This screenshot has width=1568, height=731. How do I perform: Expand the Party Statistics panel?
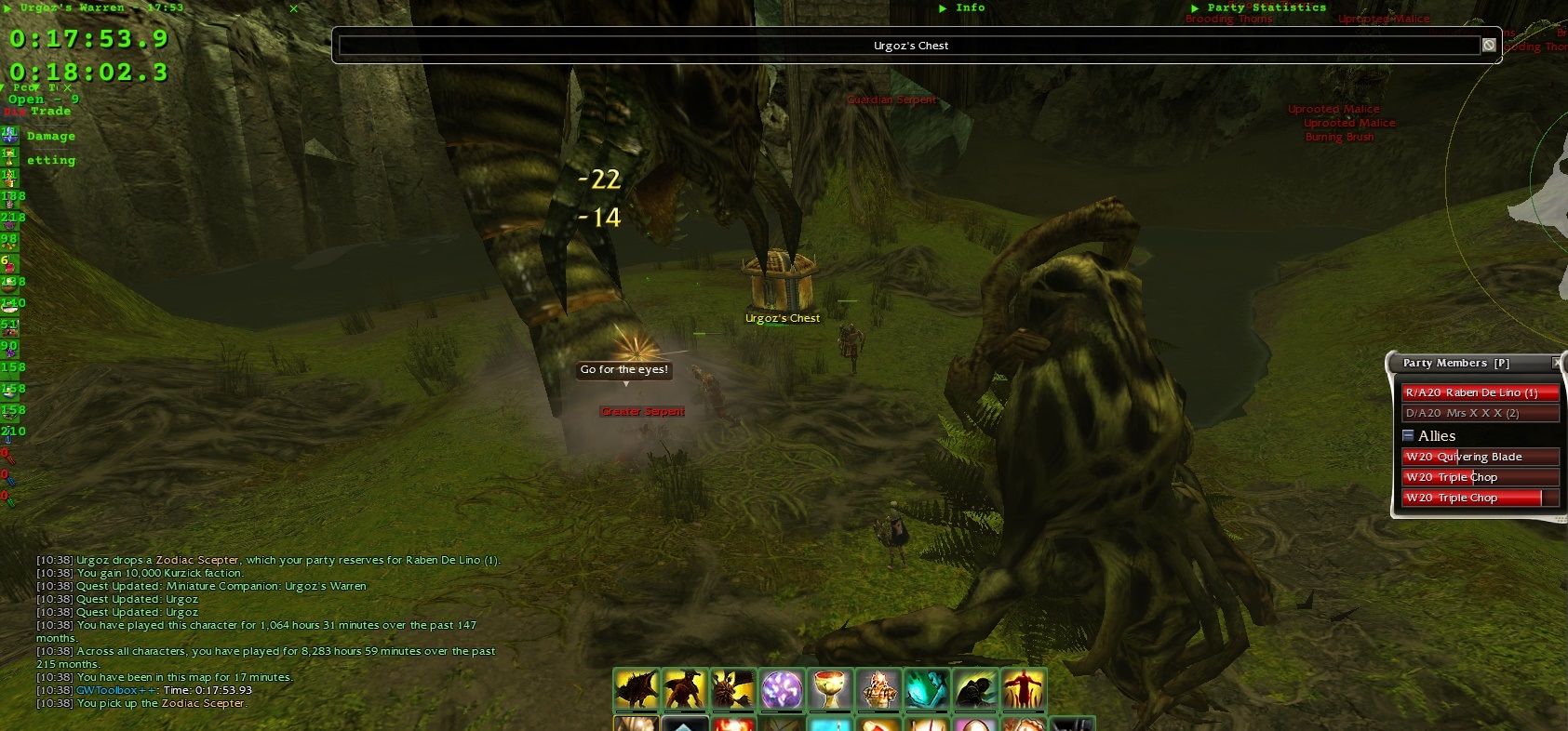pyautogui.click(x=1195, y=7)
